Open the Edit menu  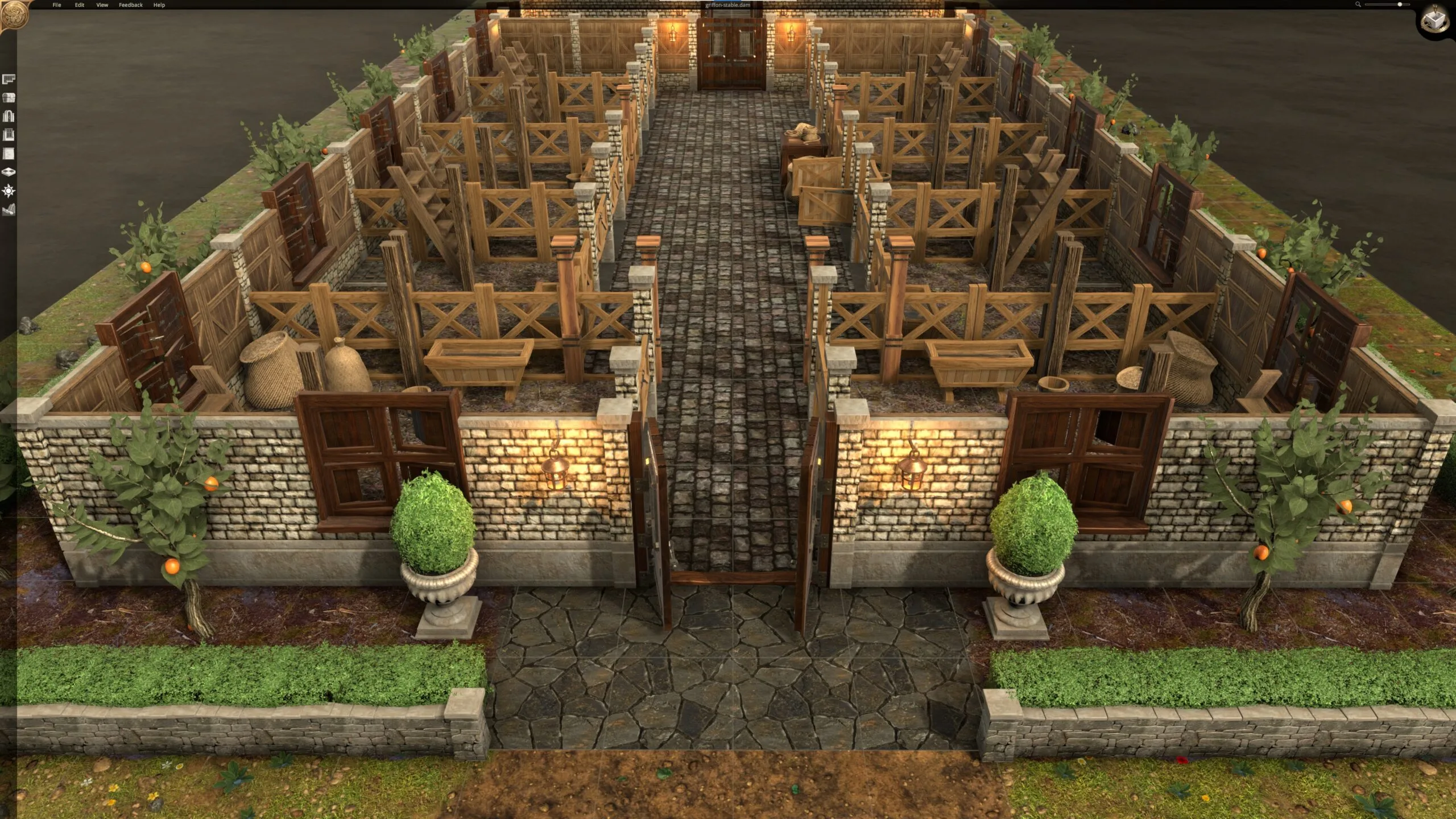point(80,5)
